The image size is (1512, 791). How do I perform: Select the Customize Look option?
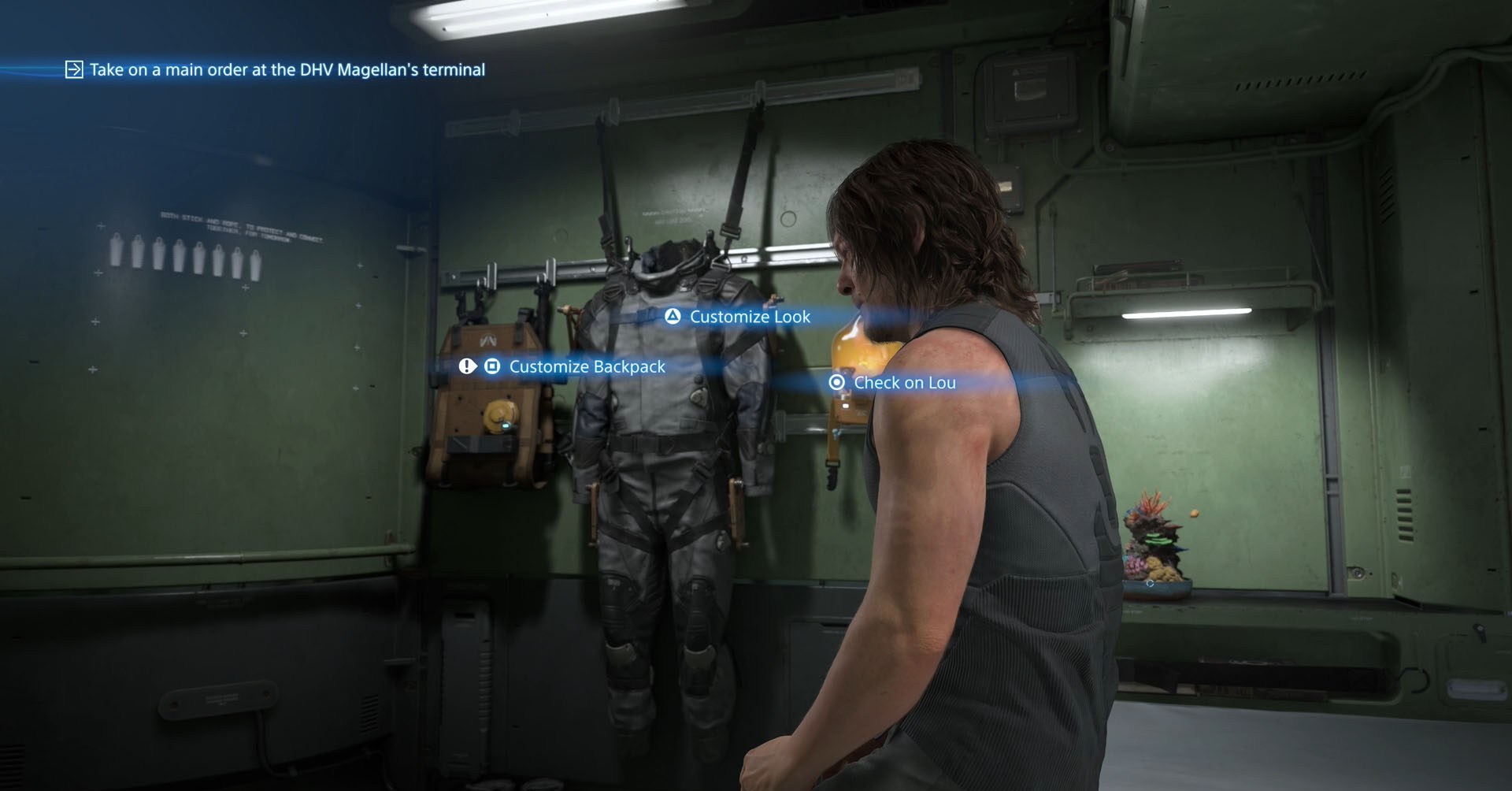click(x=749, y=317)
